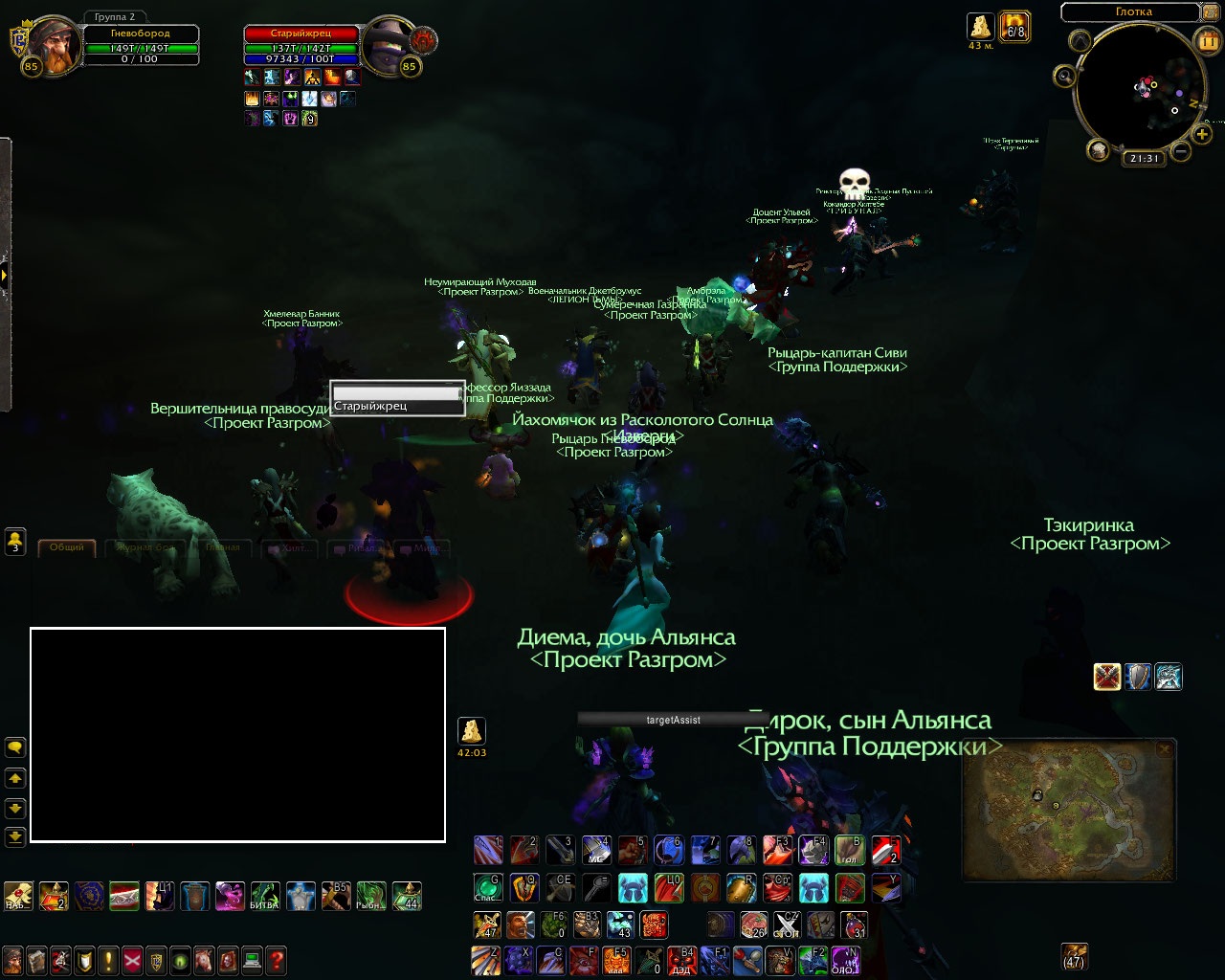Image resolution: width=1225 pixels, height=980 pixels.
Task: Open the horse head mounts button
Action: (x=204, y=960)
